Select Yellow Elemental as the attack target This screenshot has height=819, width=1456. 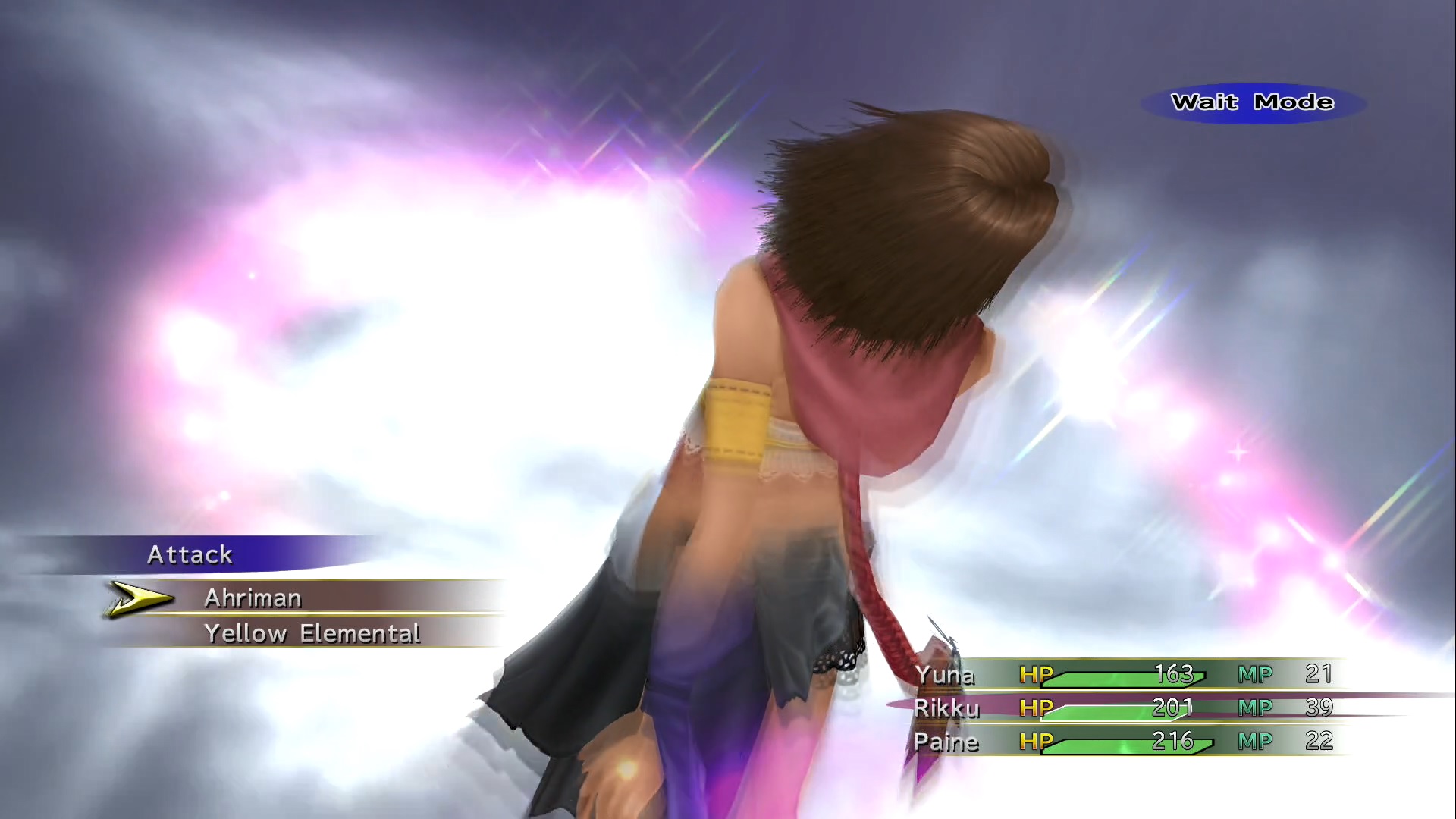tap(312, 633)
